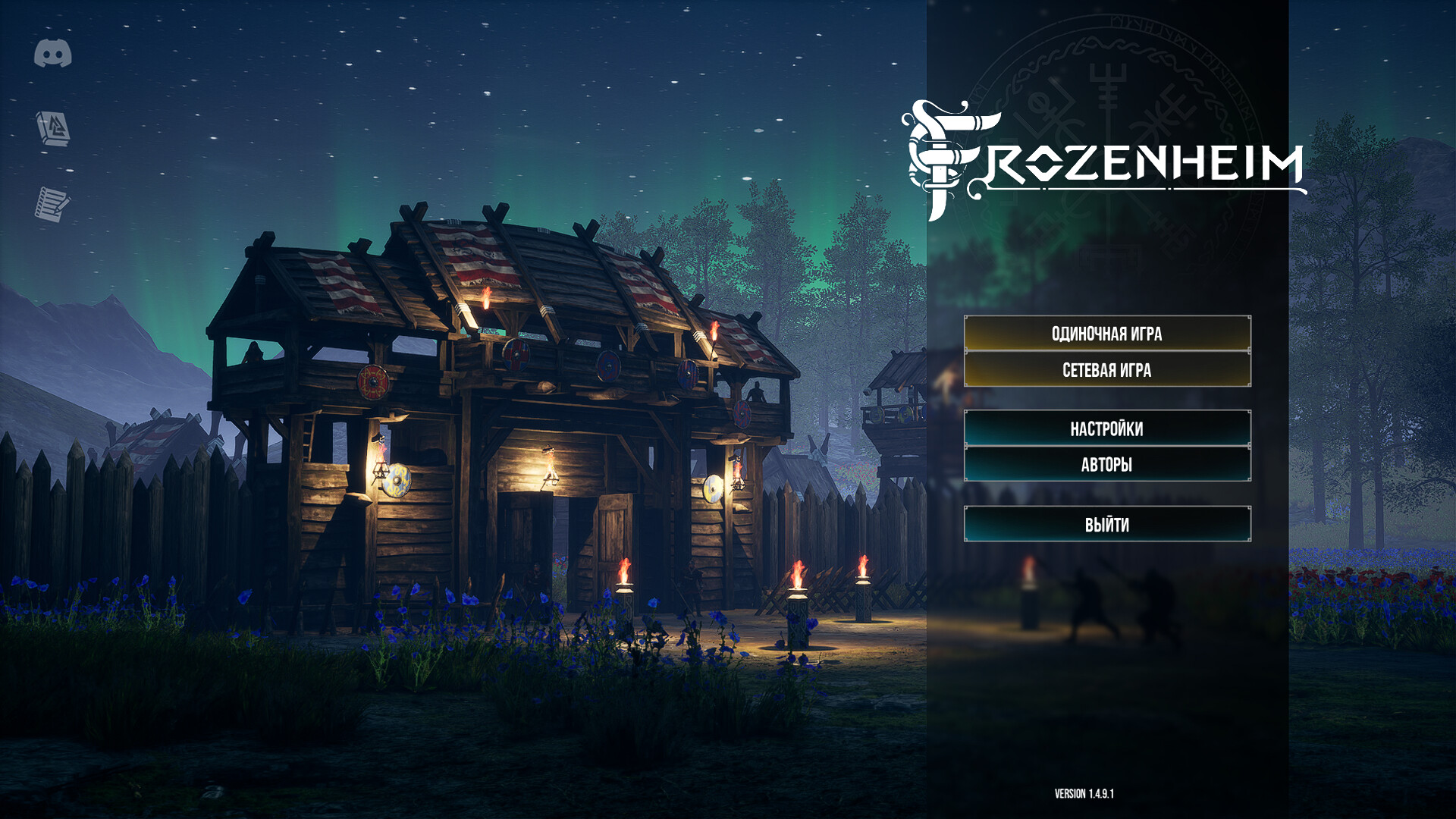Quit the game with Выйти

coord(1106,524)
